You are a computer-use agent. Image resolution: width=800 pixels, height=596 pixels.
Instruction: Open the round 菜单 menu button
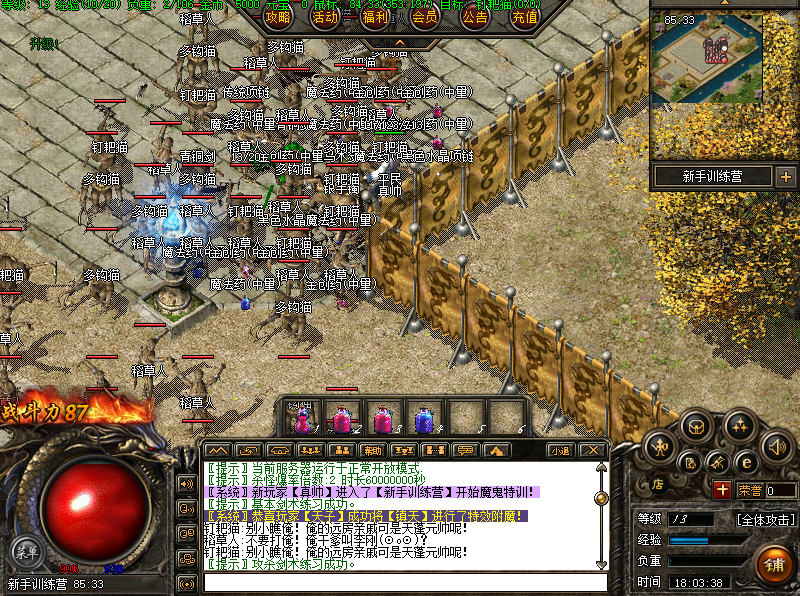click(25, 550)
